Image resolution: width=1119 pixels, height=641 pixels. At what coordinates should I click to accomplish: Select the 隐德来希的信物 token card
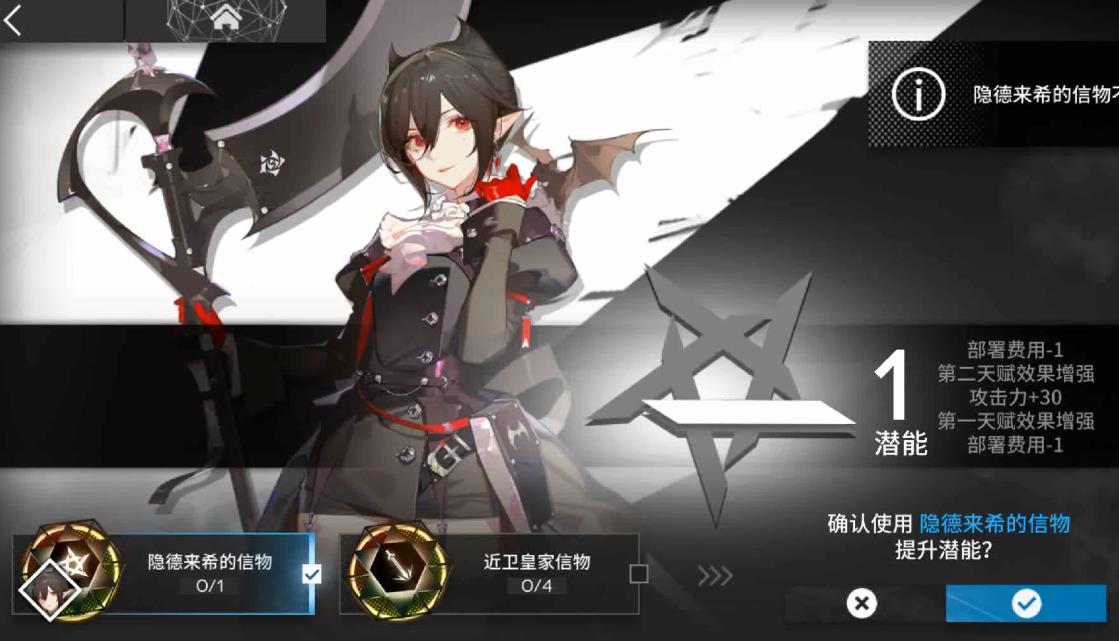tap(165, 573)
